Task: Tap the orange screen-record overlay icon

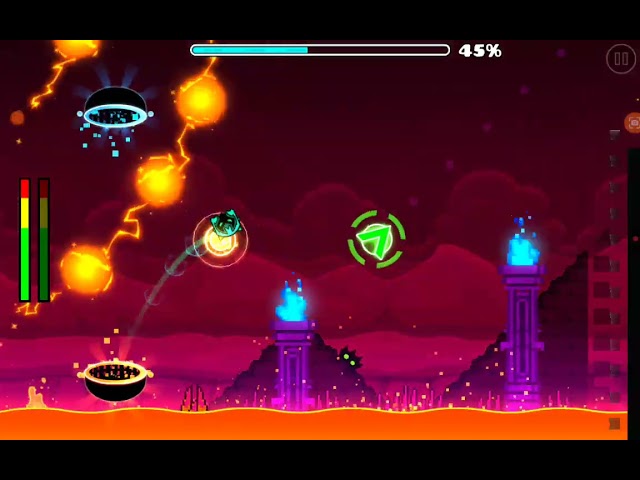Action: pyautogui.click(x=633, y=122)
